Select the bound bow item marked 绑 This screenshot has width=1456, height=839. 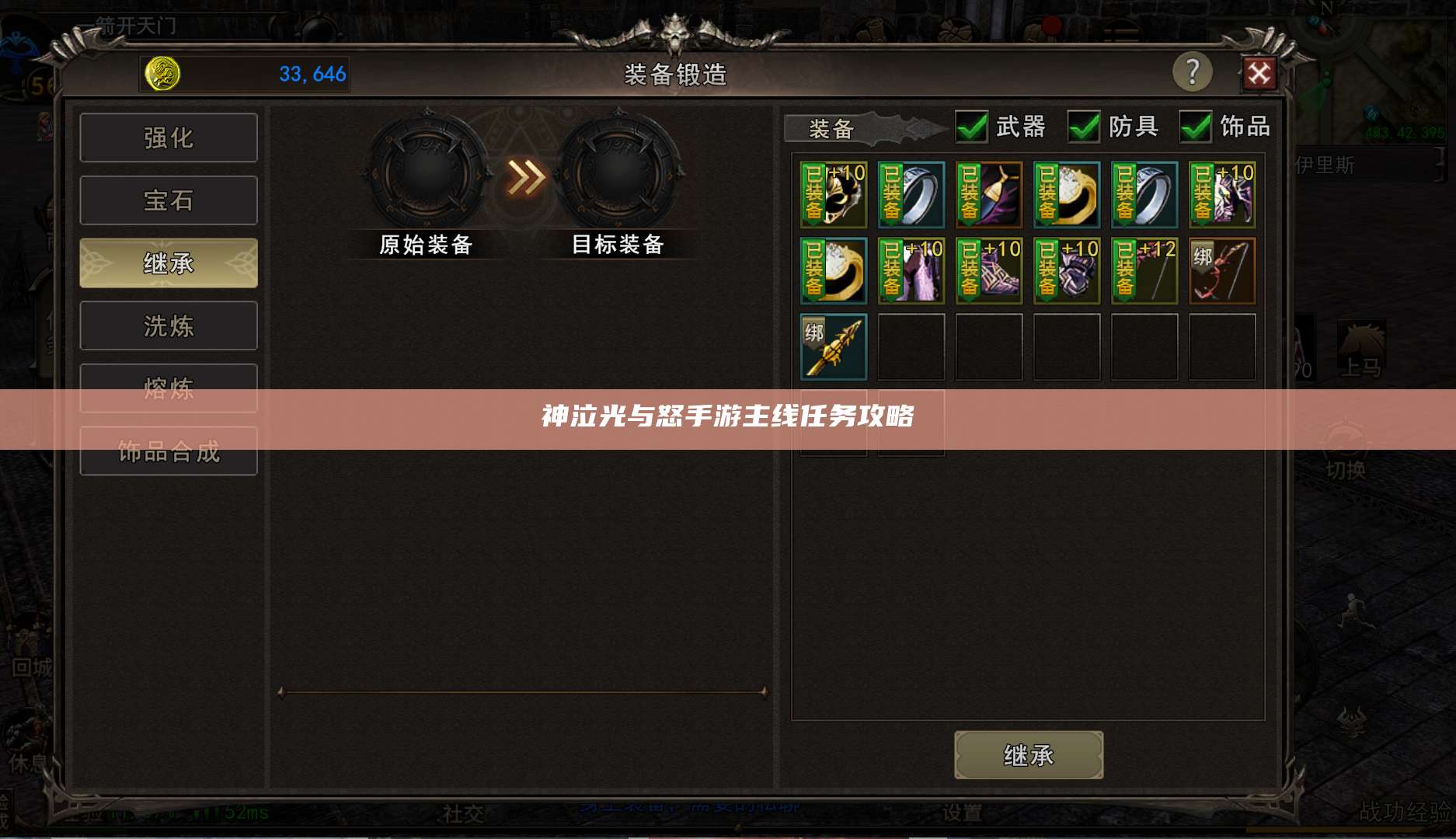point(1222,270)
